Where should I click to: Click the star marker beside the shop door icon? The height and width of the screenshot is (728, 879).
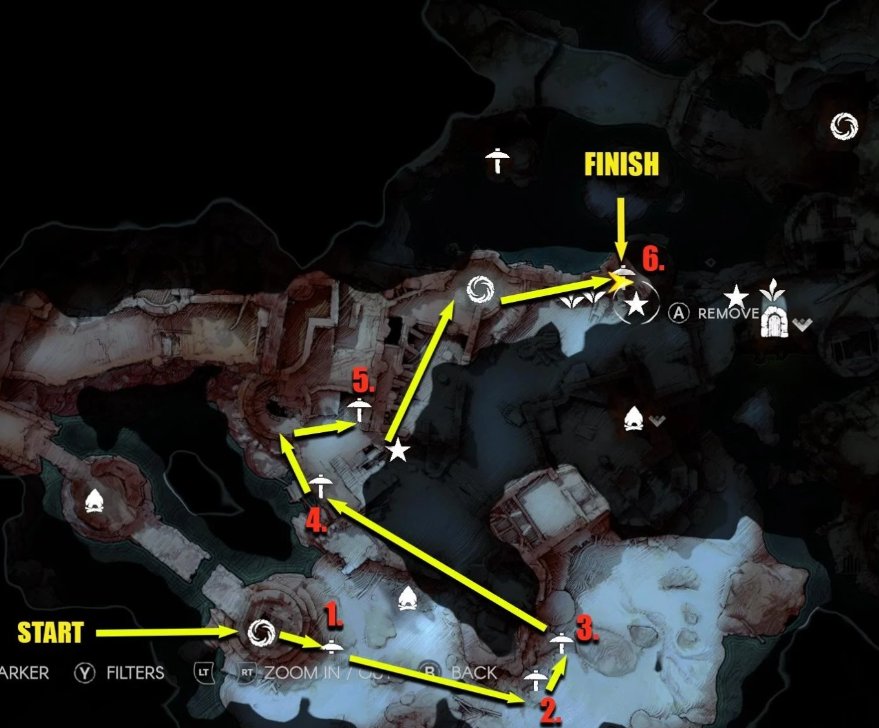point(736,296)
